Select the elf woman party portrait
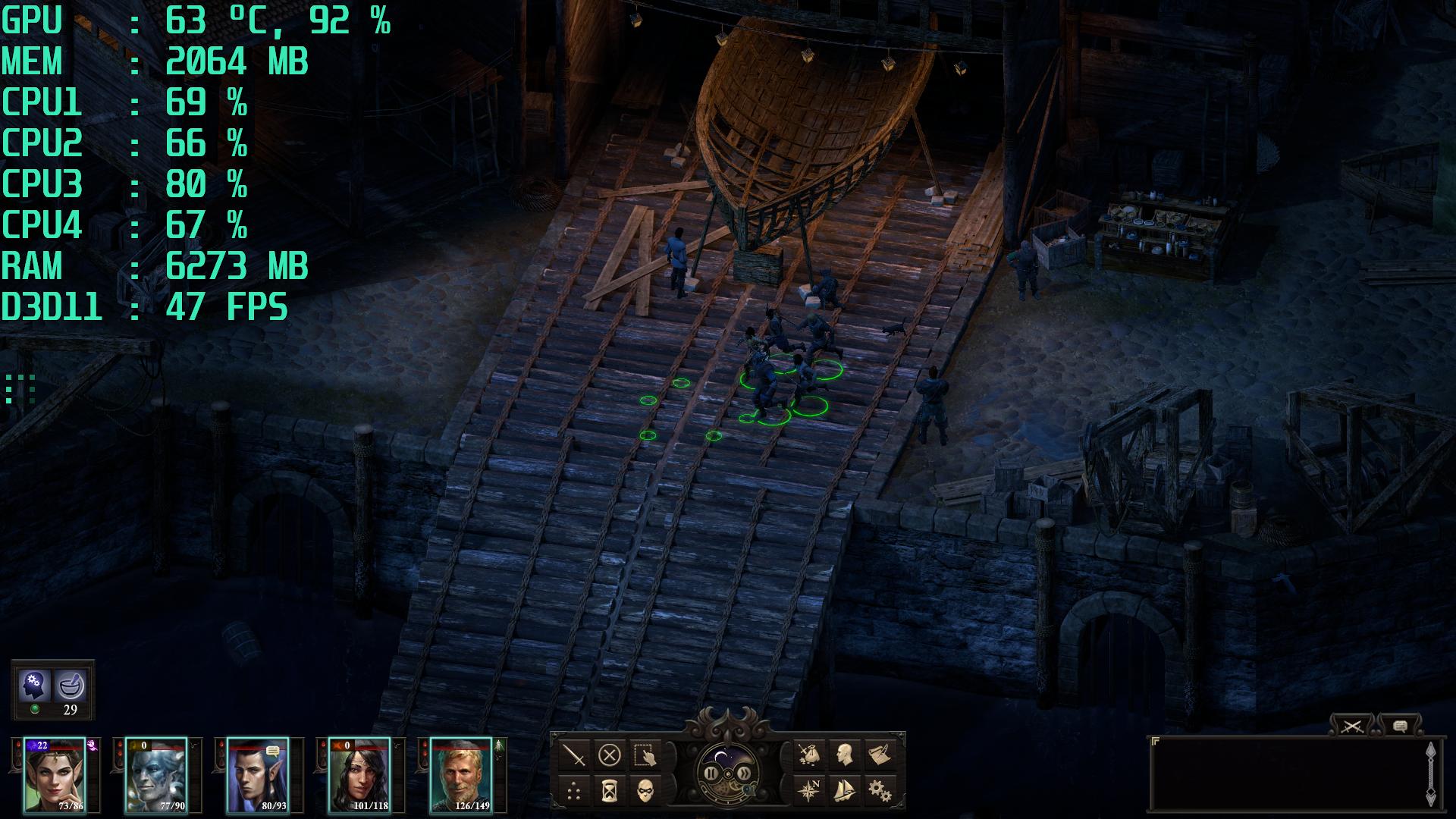The width and height of the screenshot is (1456, 819). [x=54, y=775]
